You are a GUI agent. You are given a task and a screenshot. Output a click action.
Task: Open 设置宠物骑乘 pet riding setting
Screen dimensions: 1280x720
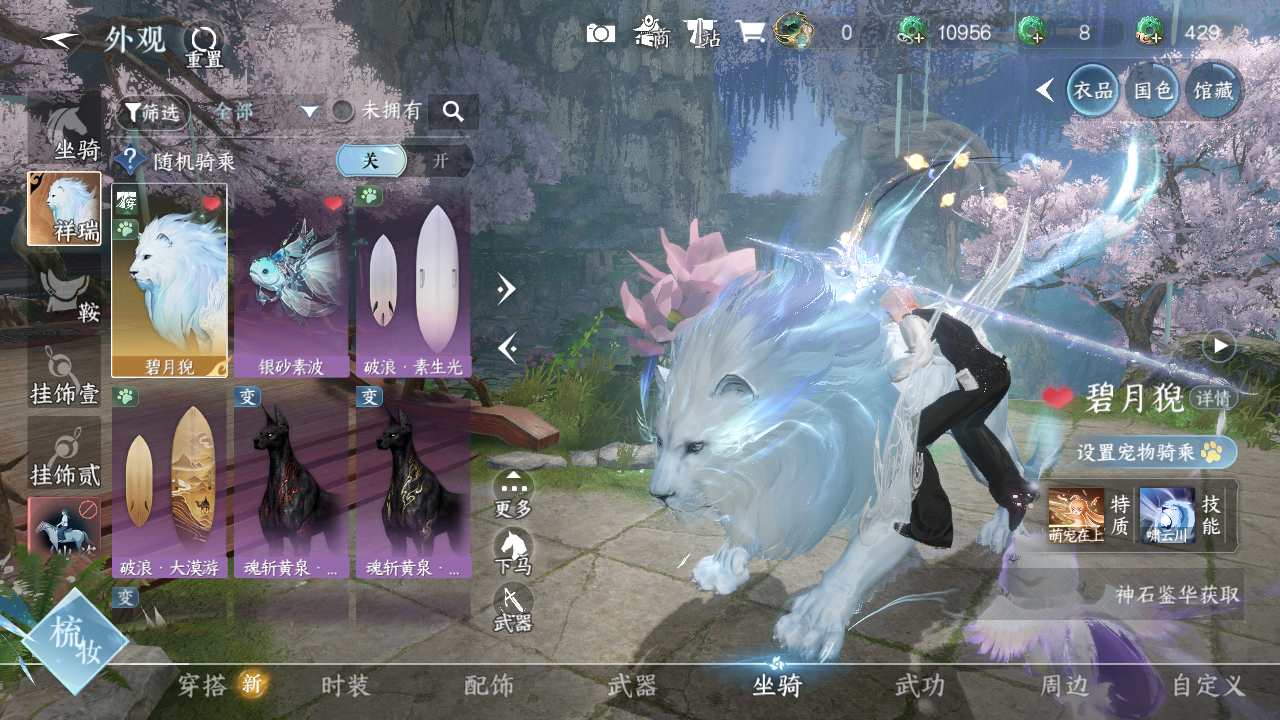tap(1150, 452)
